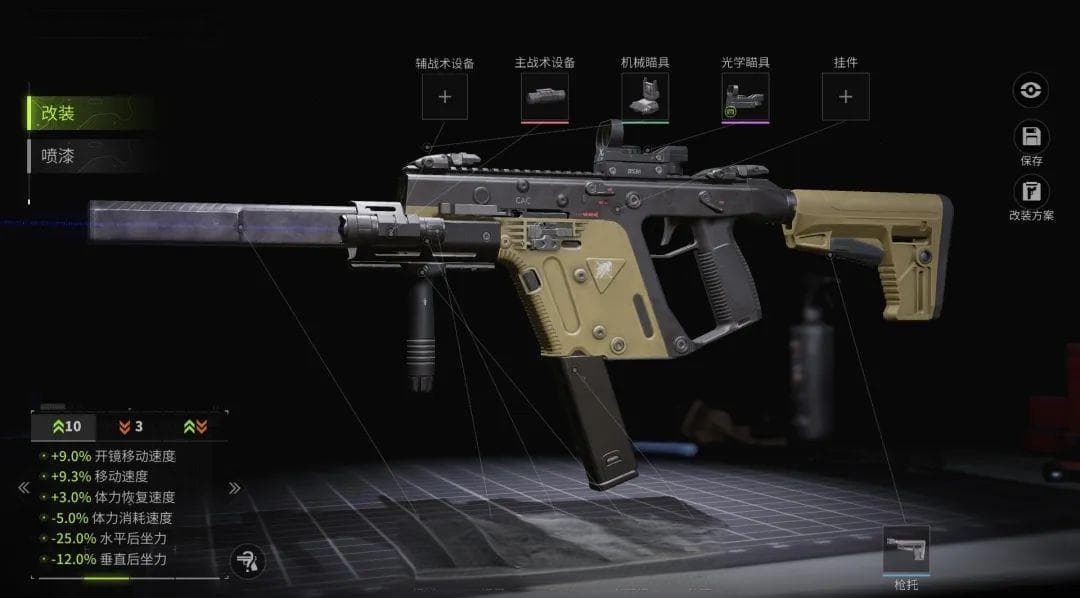Show the 10 improved stats tab

66,426
